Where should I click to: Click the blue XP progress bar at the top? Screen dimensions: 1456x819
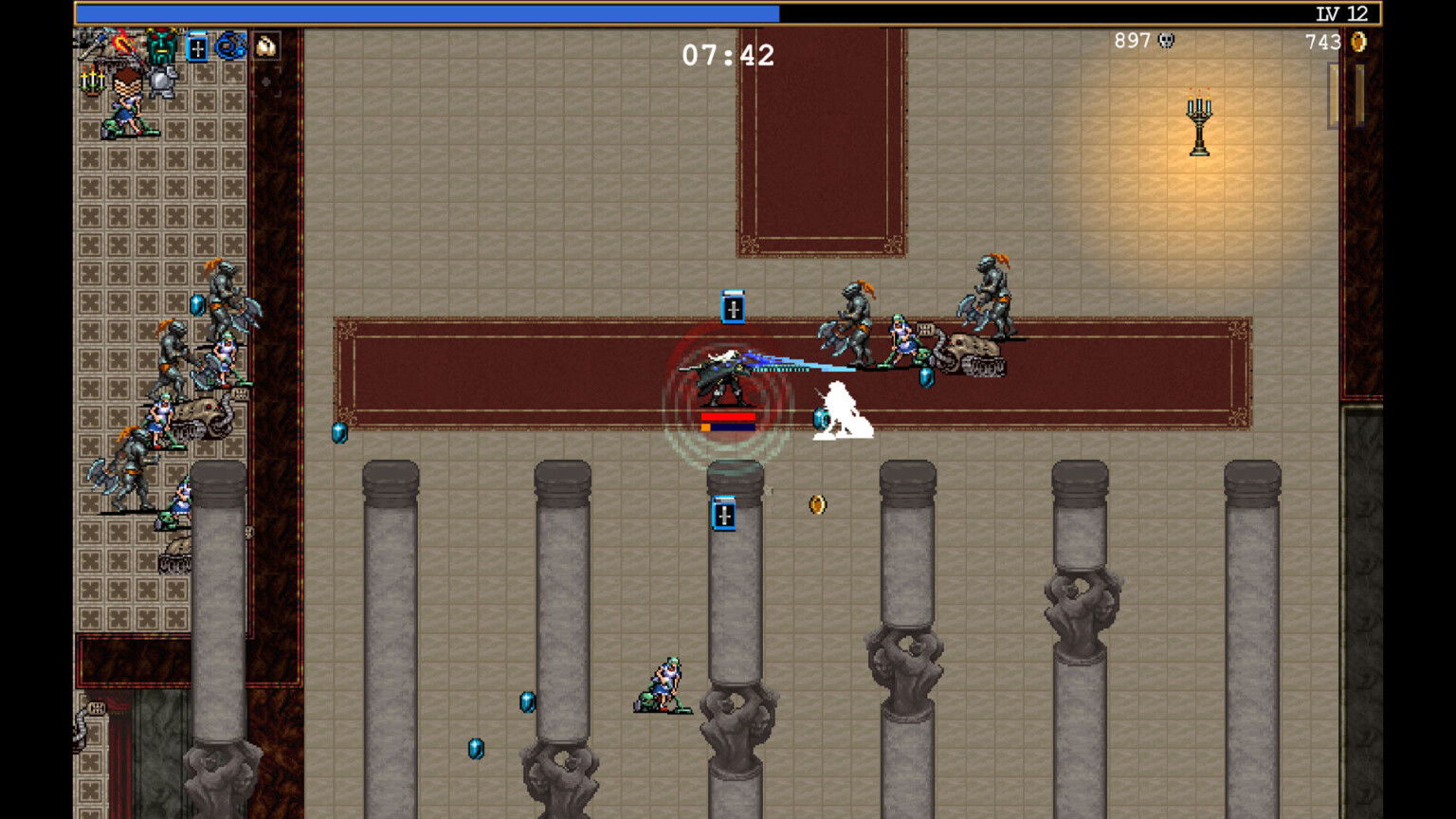click(427, 11)
